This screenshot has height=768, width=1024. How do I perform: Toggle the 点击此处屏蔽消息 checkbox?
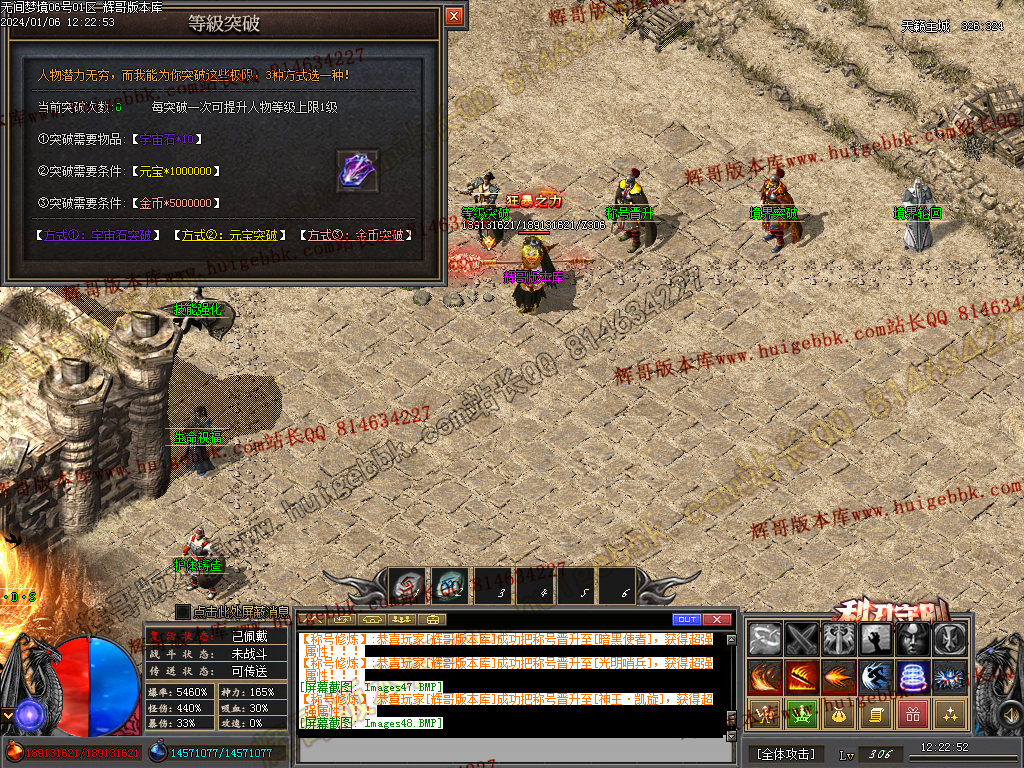[x=183, y=611]
